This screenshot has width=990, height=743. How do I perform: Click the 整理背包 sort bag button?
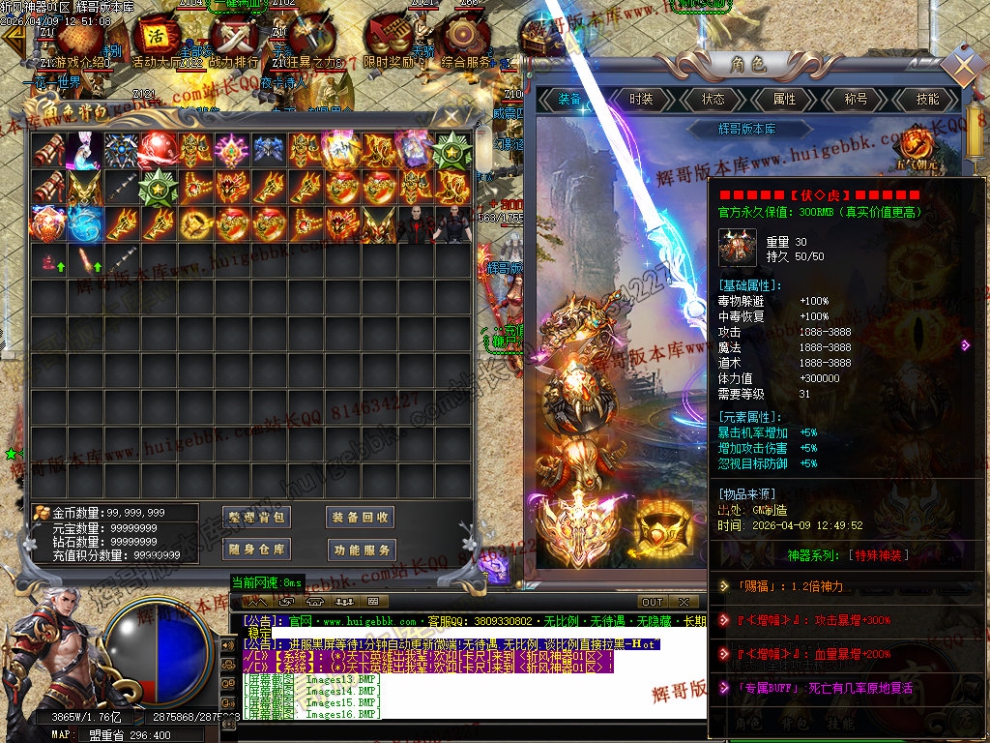[258, 517]
